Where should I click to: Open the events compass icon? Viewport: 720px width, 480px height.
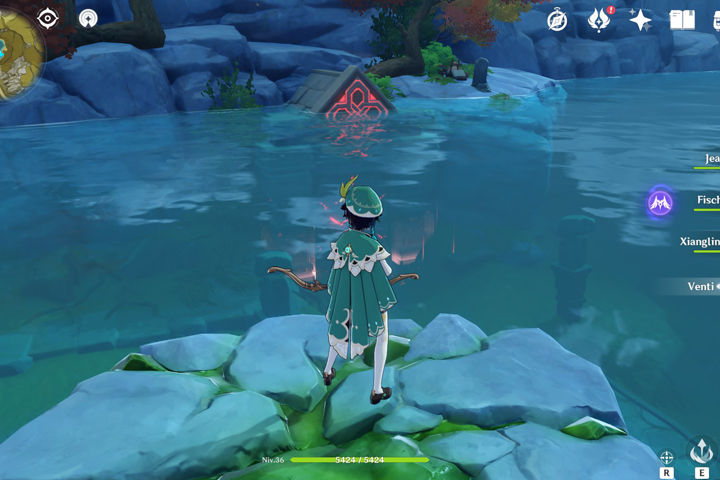click(558, 20)
